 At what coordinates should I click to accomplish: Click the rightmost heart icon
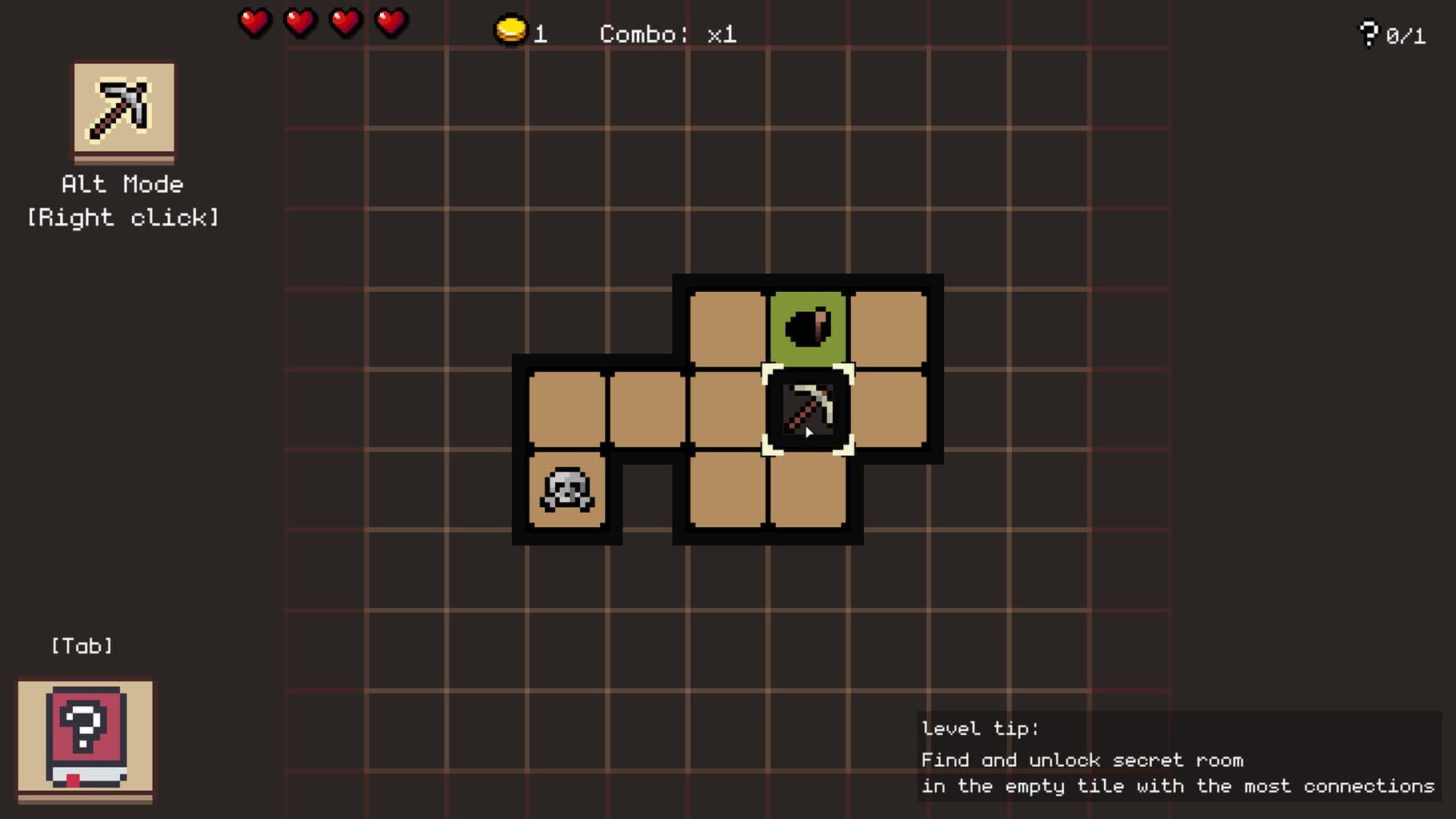(x=389, y=23)
